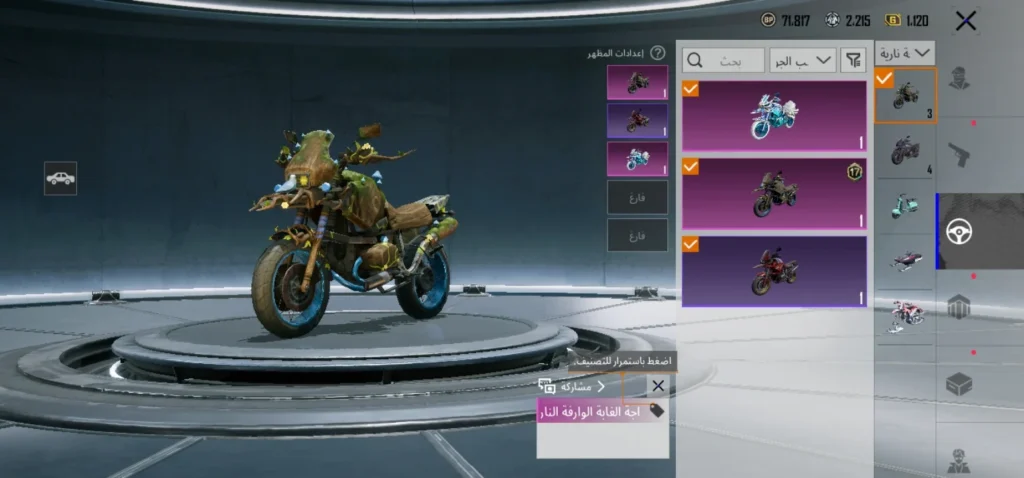Pick the red motorcycle skin card

(773, 270)
